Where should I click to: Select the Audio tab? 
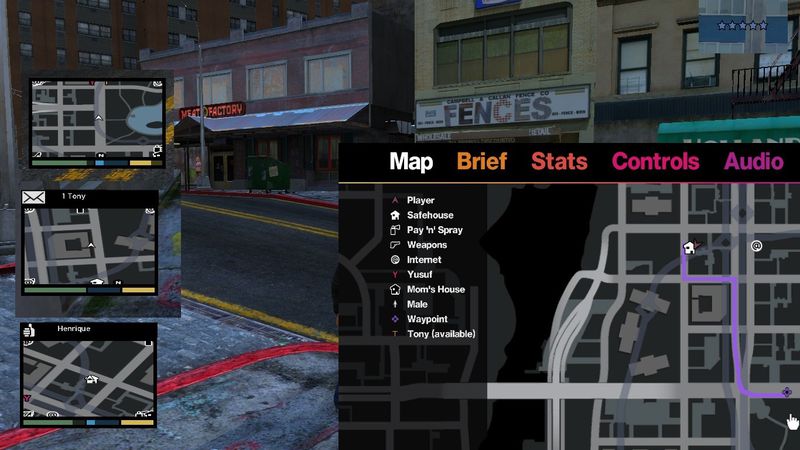click(754, 162)
